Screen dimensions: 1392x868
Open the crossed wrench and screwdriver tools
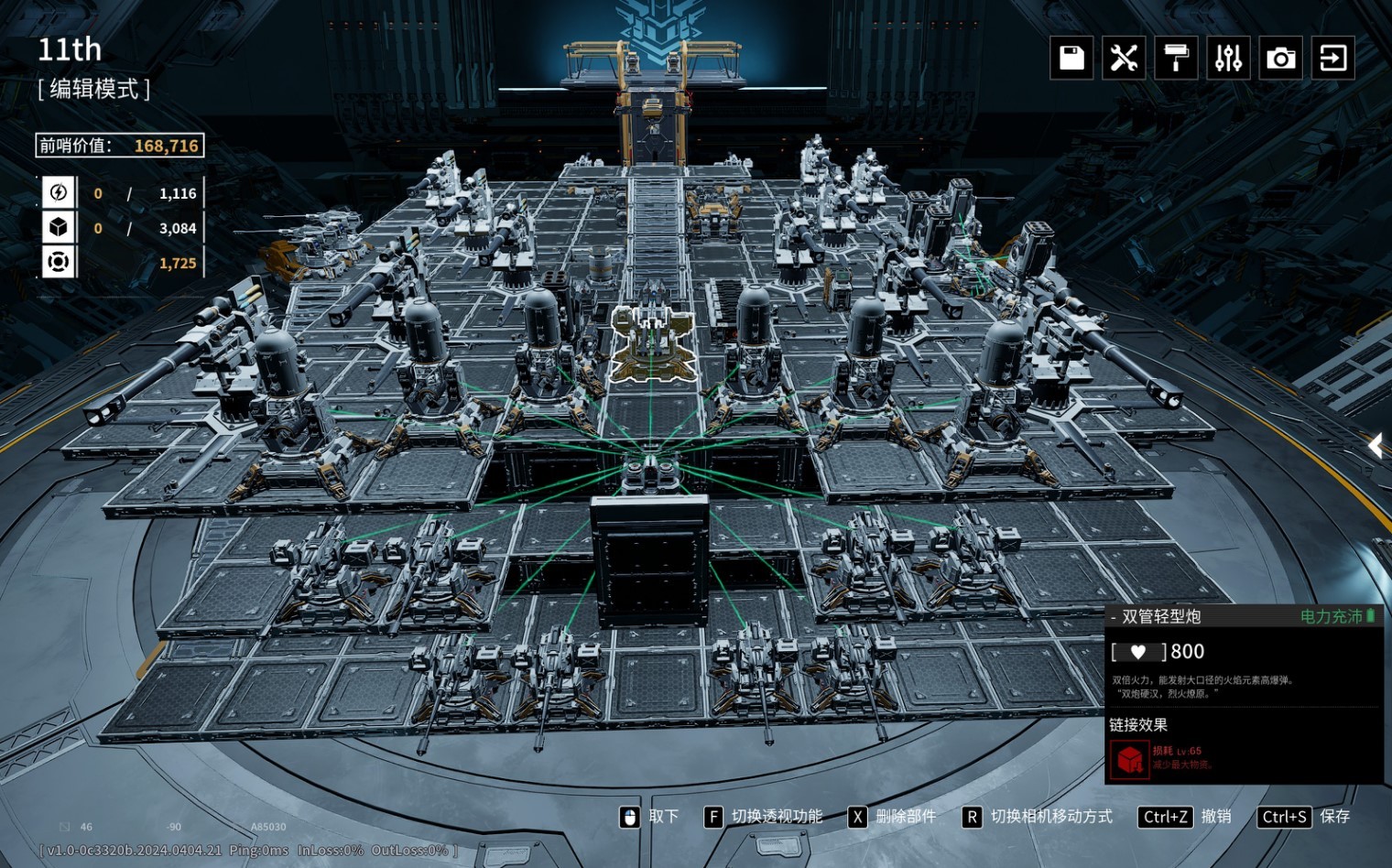pos(1124,59)
